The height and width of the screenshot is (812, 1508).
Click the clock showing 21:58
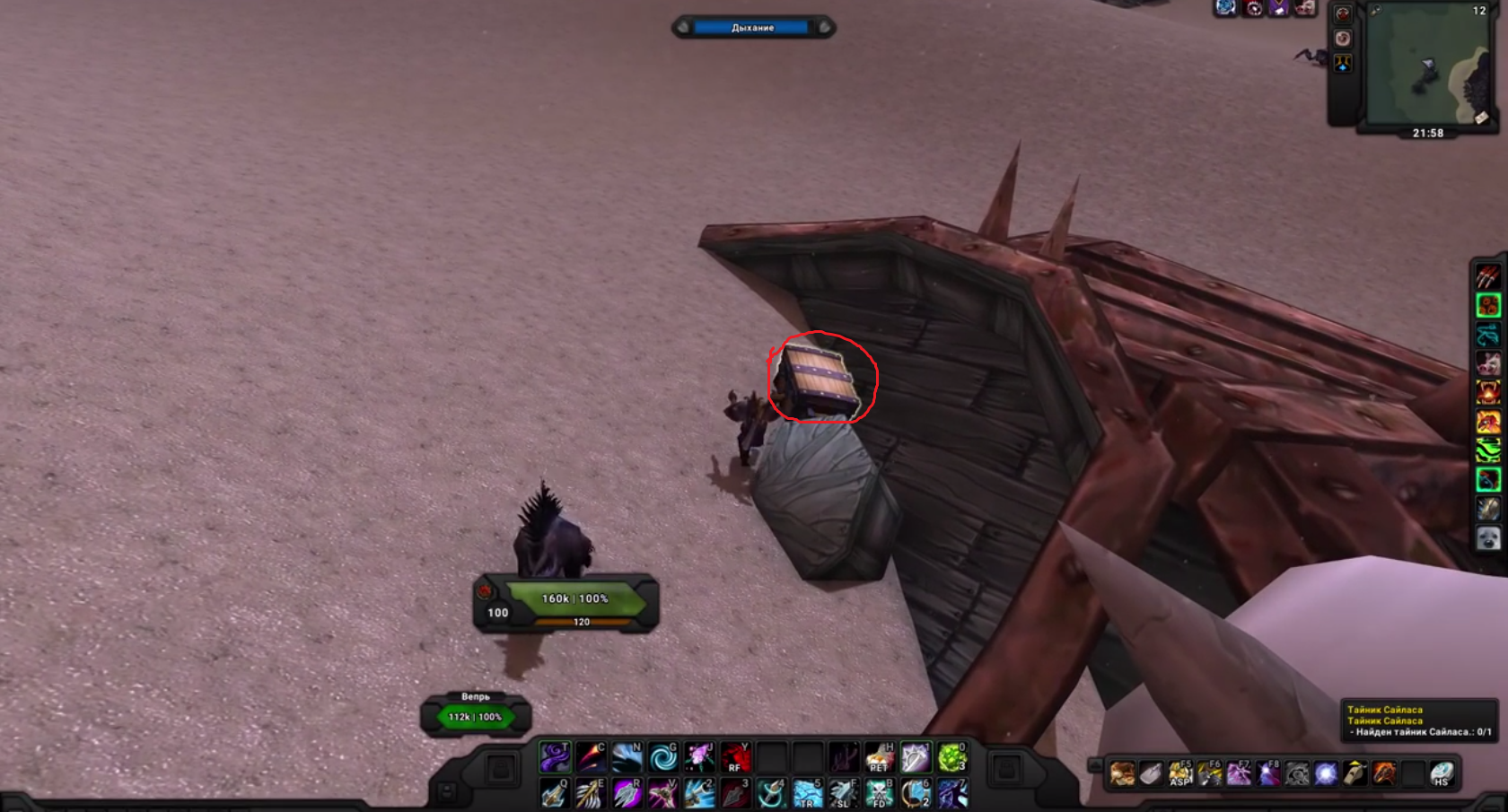[x=1427, y=133]
